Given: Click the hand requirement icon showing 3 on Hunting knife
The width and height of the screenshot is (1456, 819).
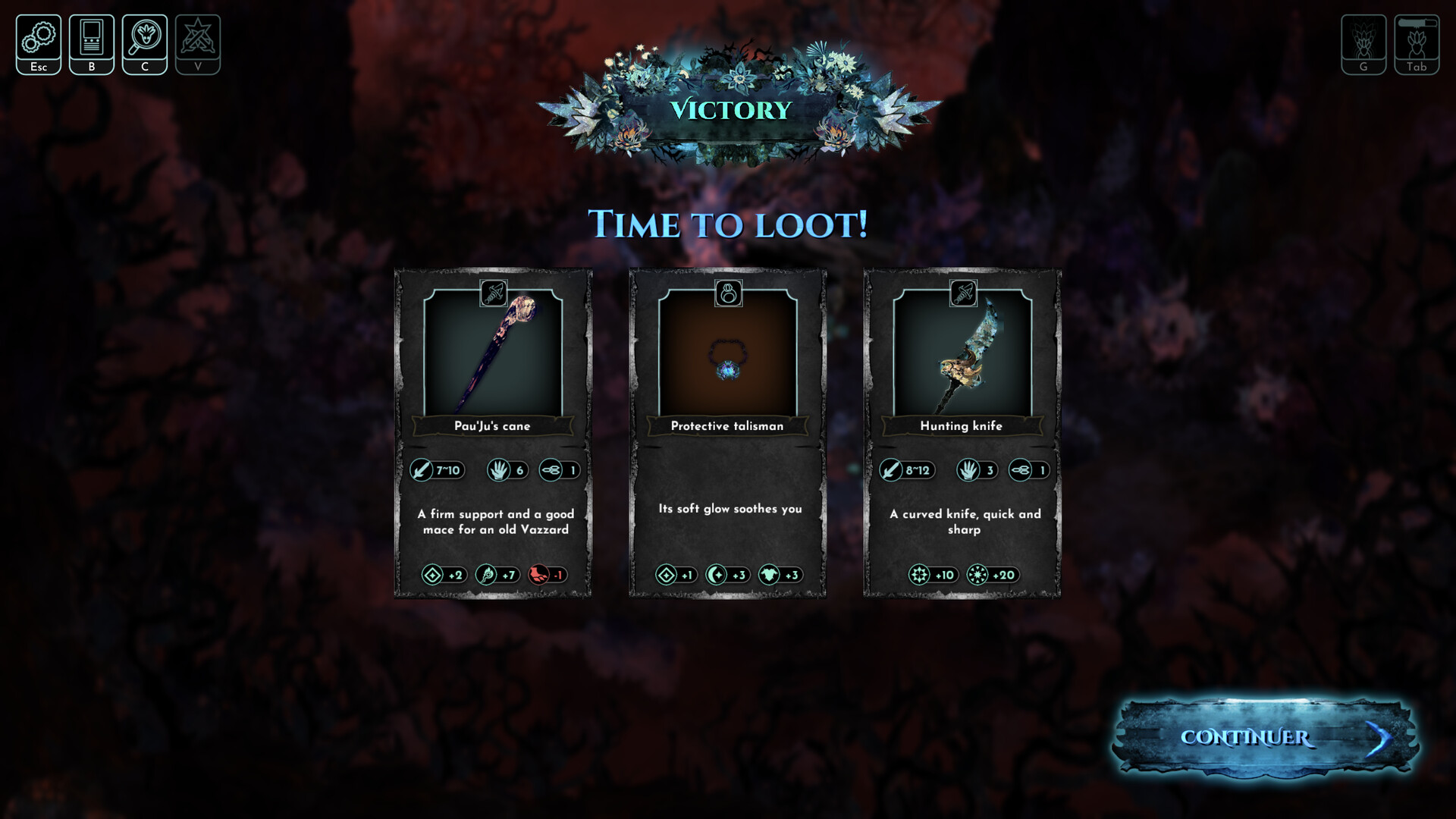Looking at the screenshot, I should point(977,470).
